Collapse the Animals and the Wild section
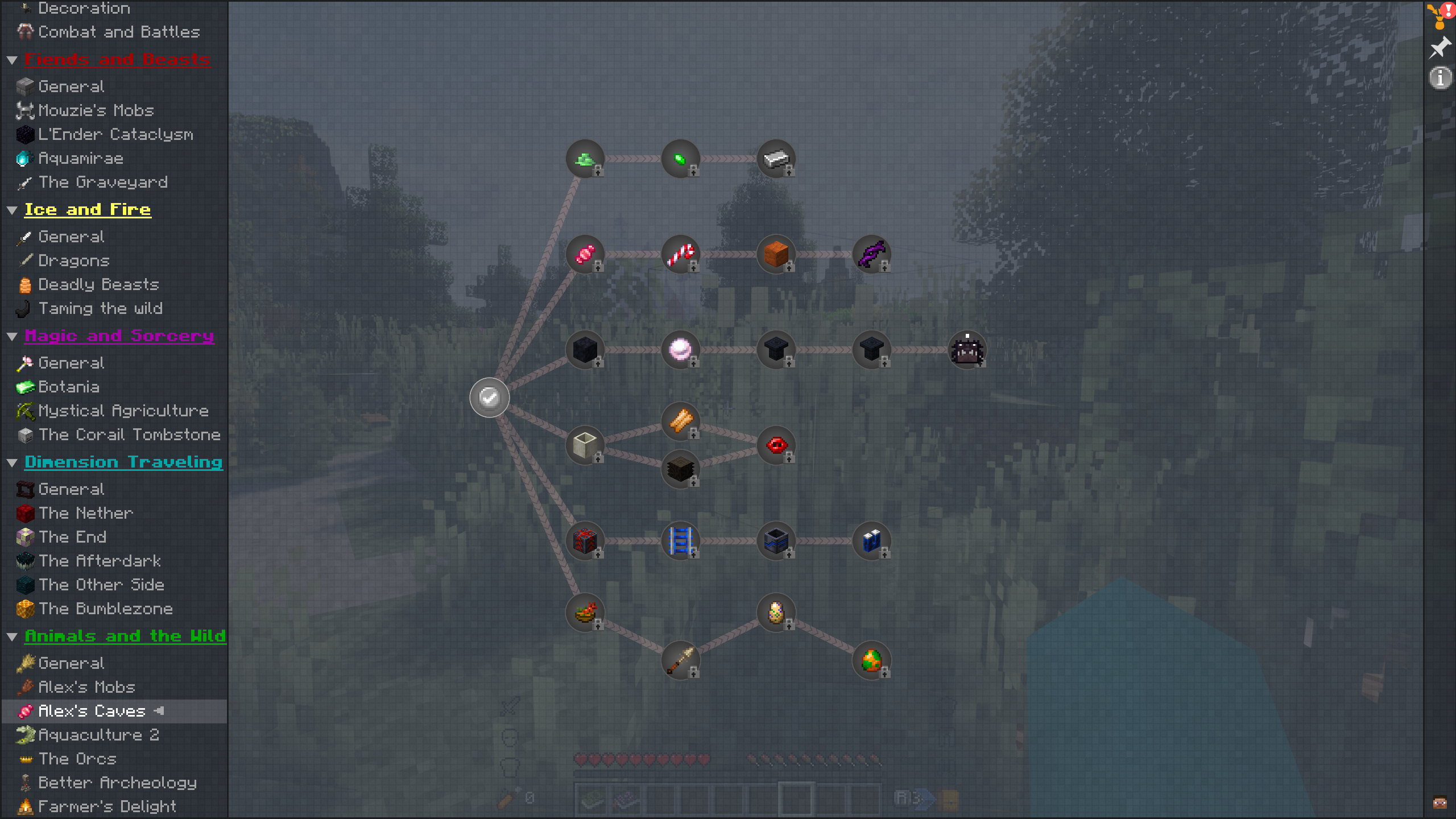The height and width of the screenshot is (819, 1456). [13, 636]
